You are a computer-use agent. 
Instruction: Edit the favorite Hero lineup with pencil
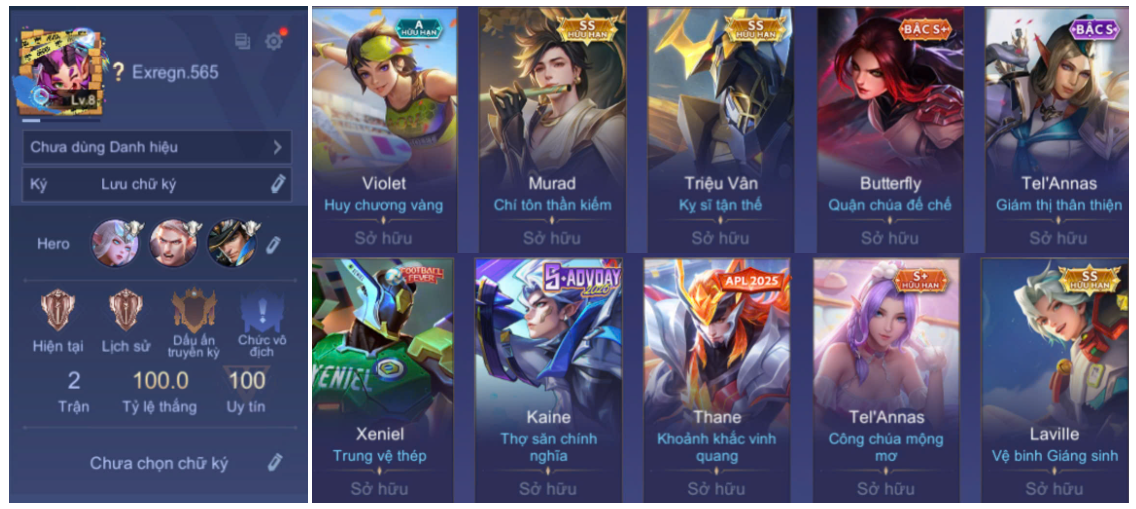[x=273, y=244]
